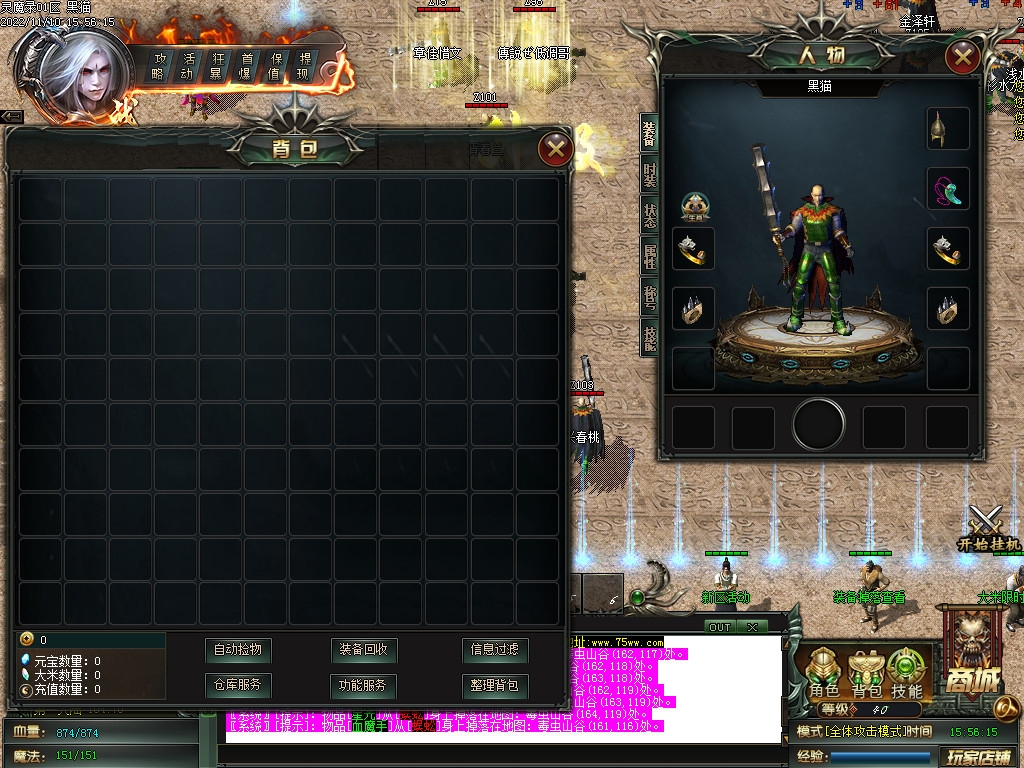This screenshot has height=768, width=1024.
Task: Click the 自动捡物 auto-pickup button
Action: [237, 650]
